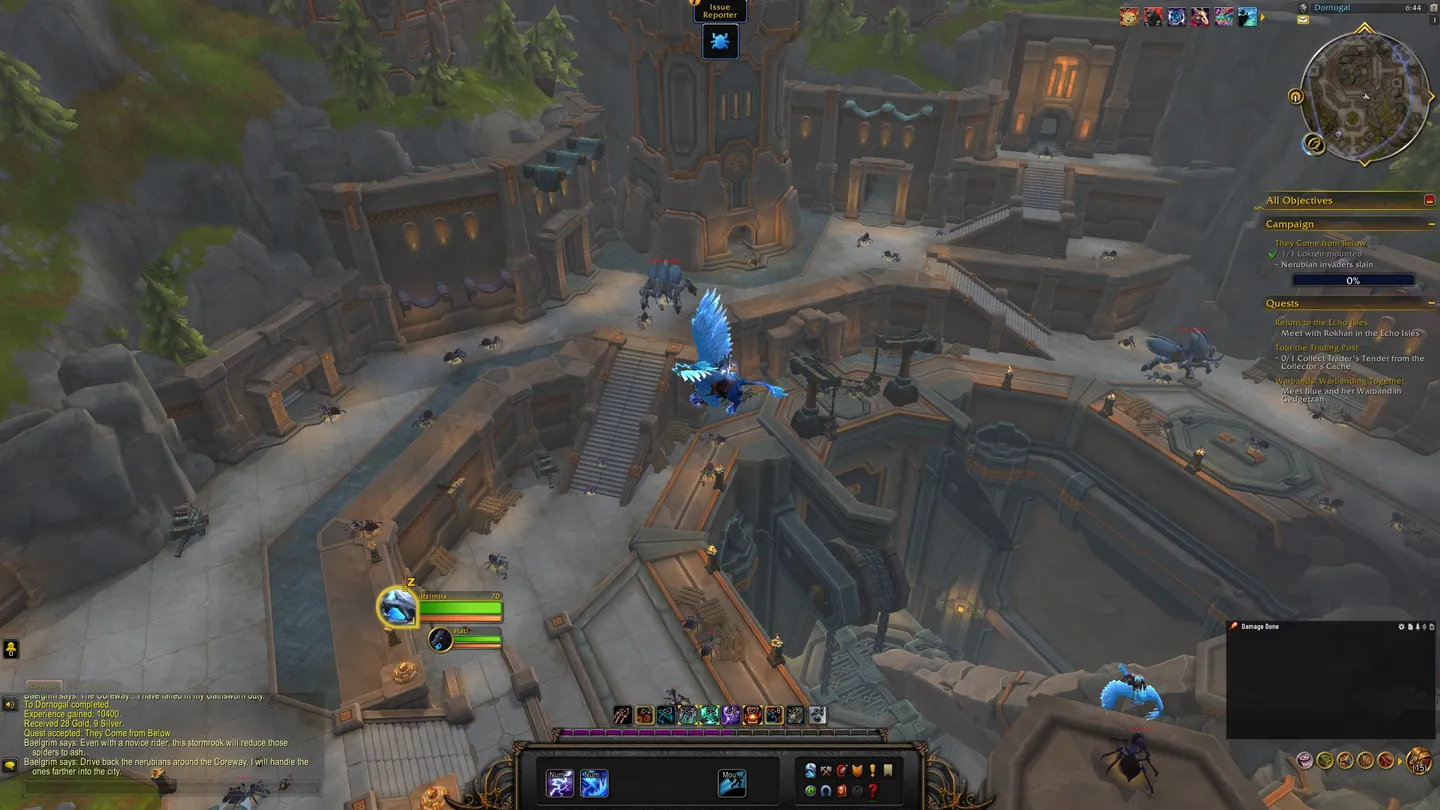Report a bug via the Issue Reporter icon
This screenshot has width=1440, height=810.
pos(720,41)
